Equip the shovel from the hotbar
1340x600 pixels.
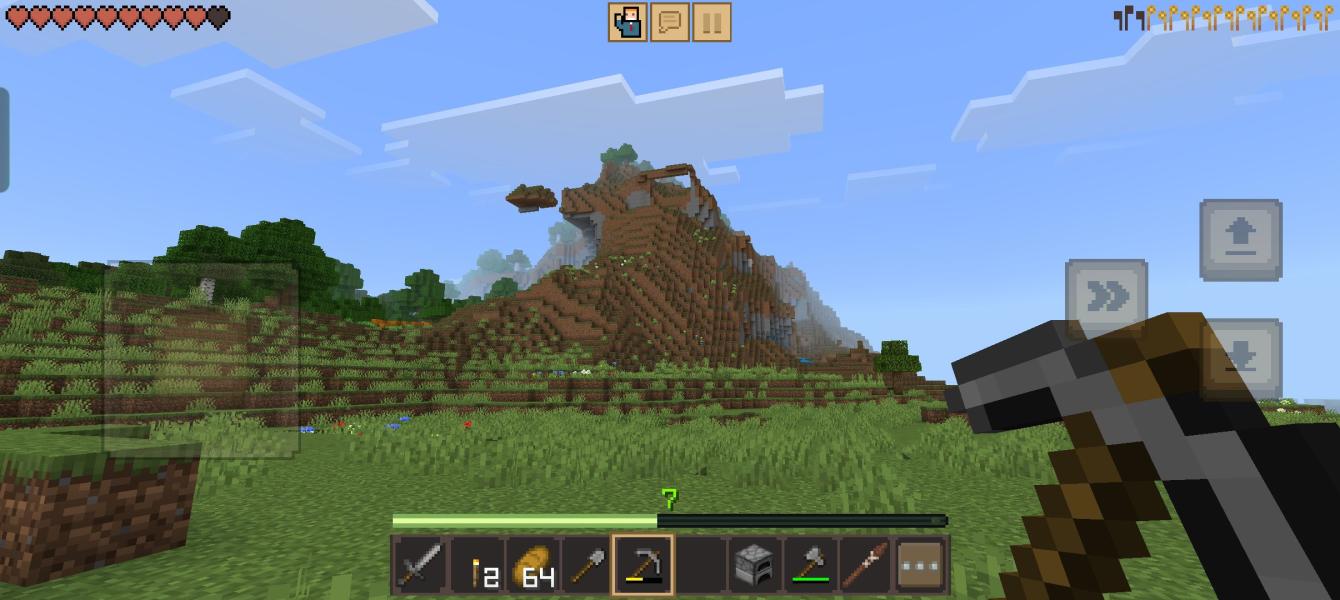[587, 565]
